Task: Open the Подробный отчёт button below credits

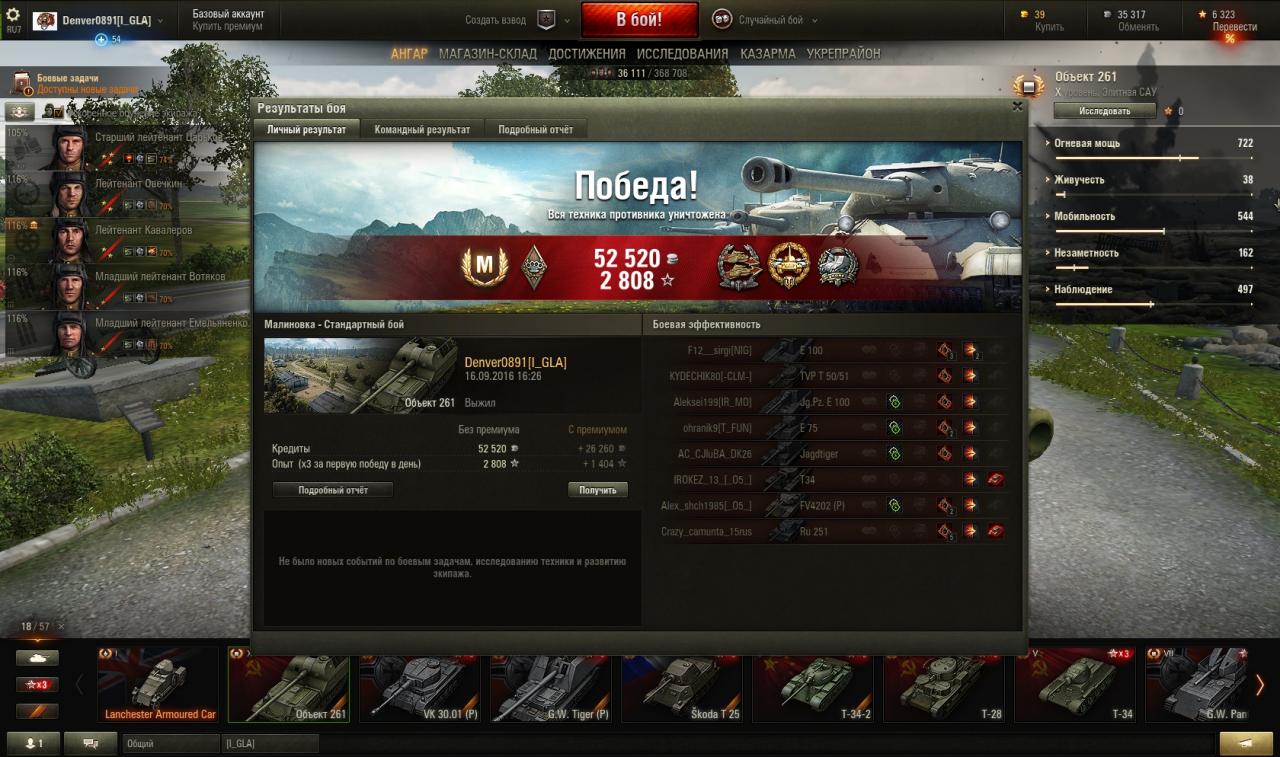Action: click(333, 490)
